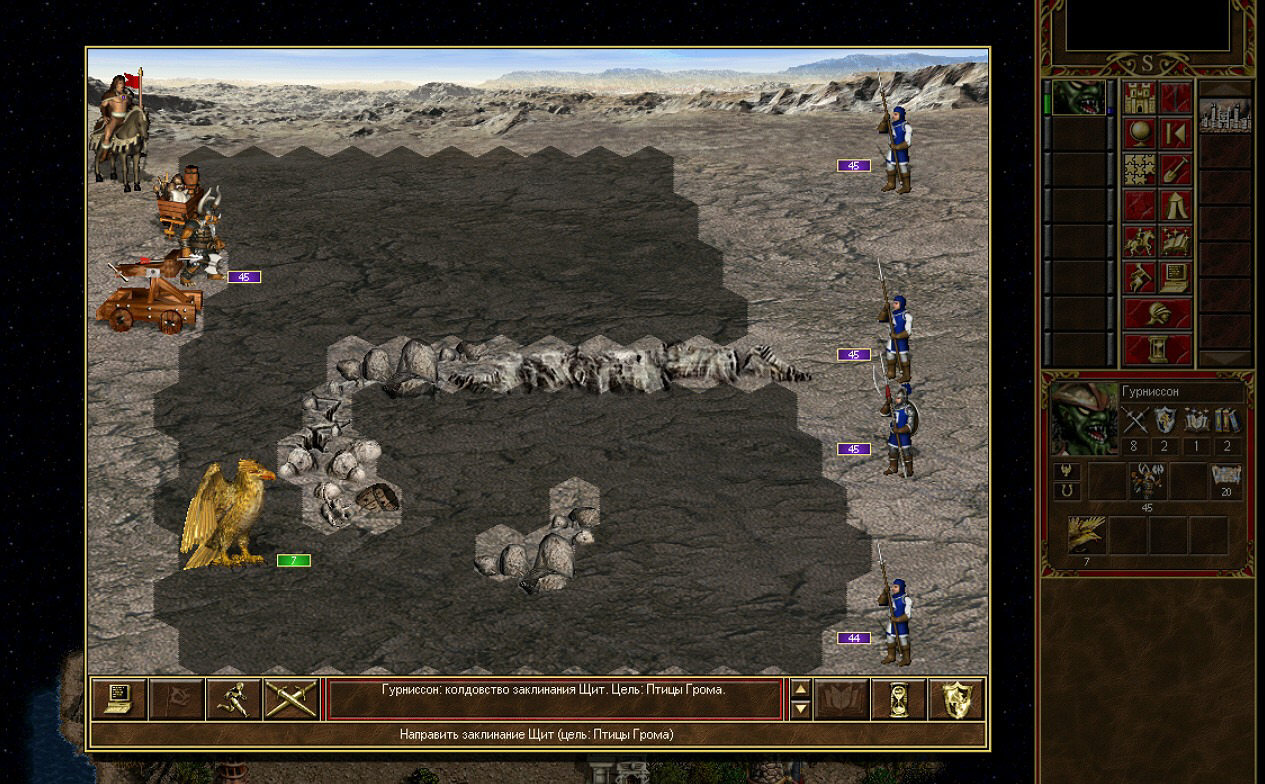Open combat options in the battle bar
The width and height of the screenshot is (1265, 784).
click(x=119, y=699)
